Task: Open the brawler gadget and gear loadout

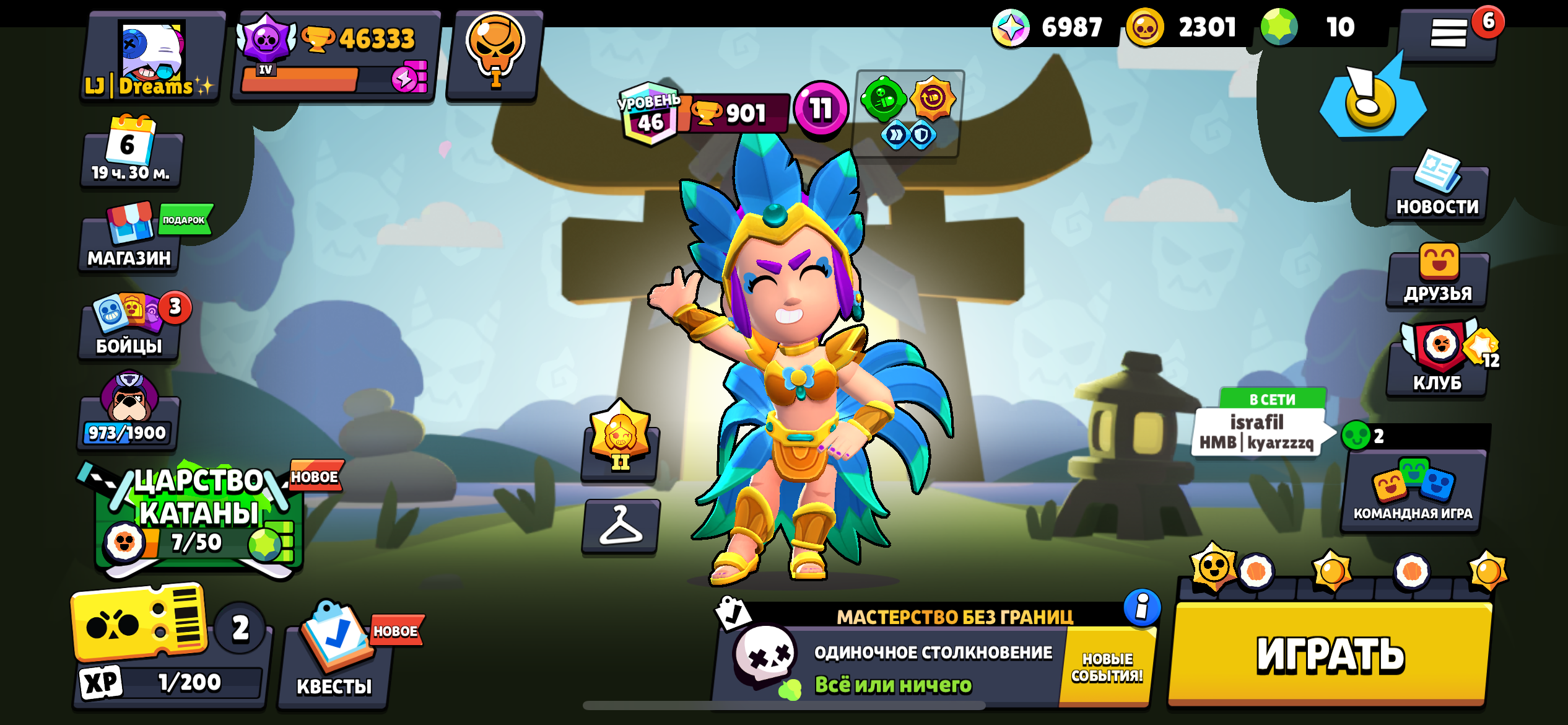Action: point(908,113)
